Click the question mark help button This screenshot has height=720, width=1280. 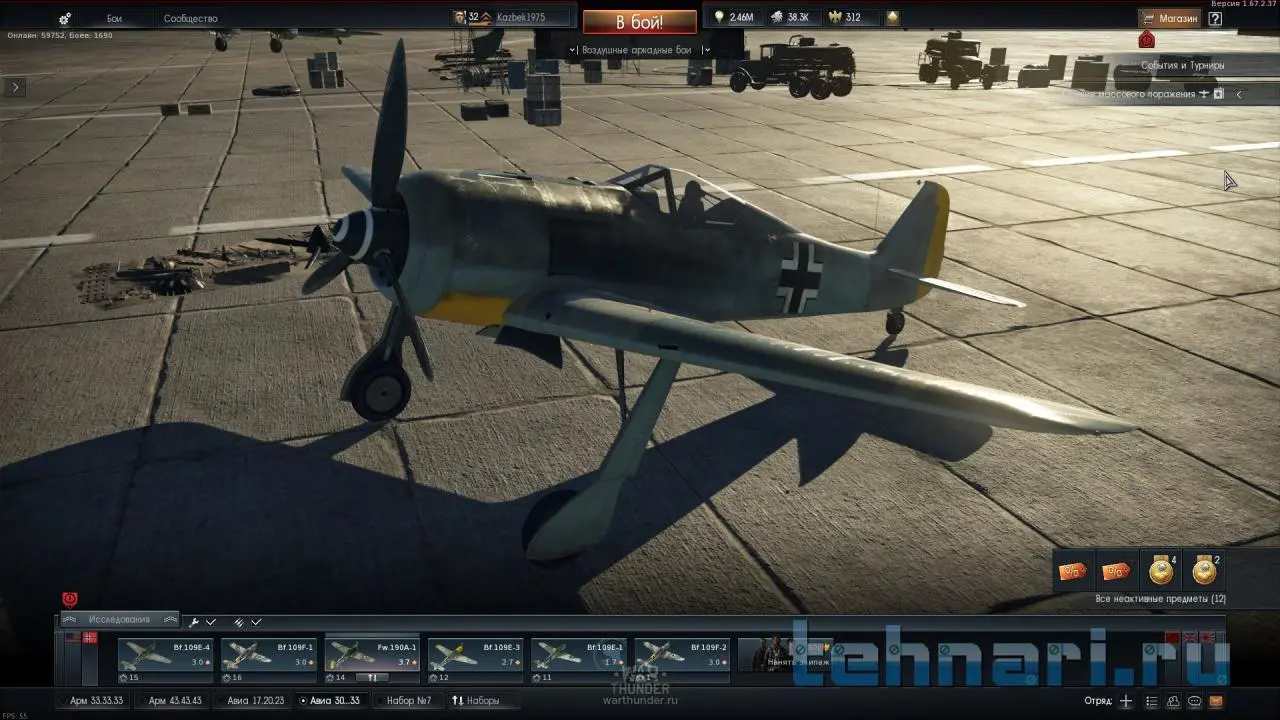(x=1215, y=18)
